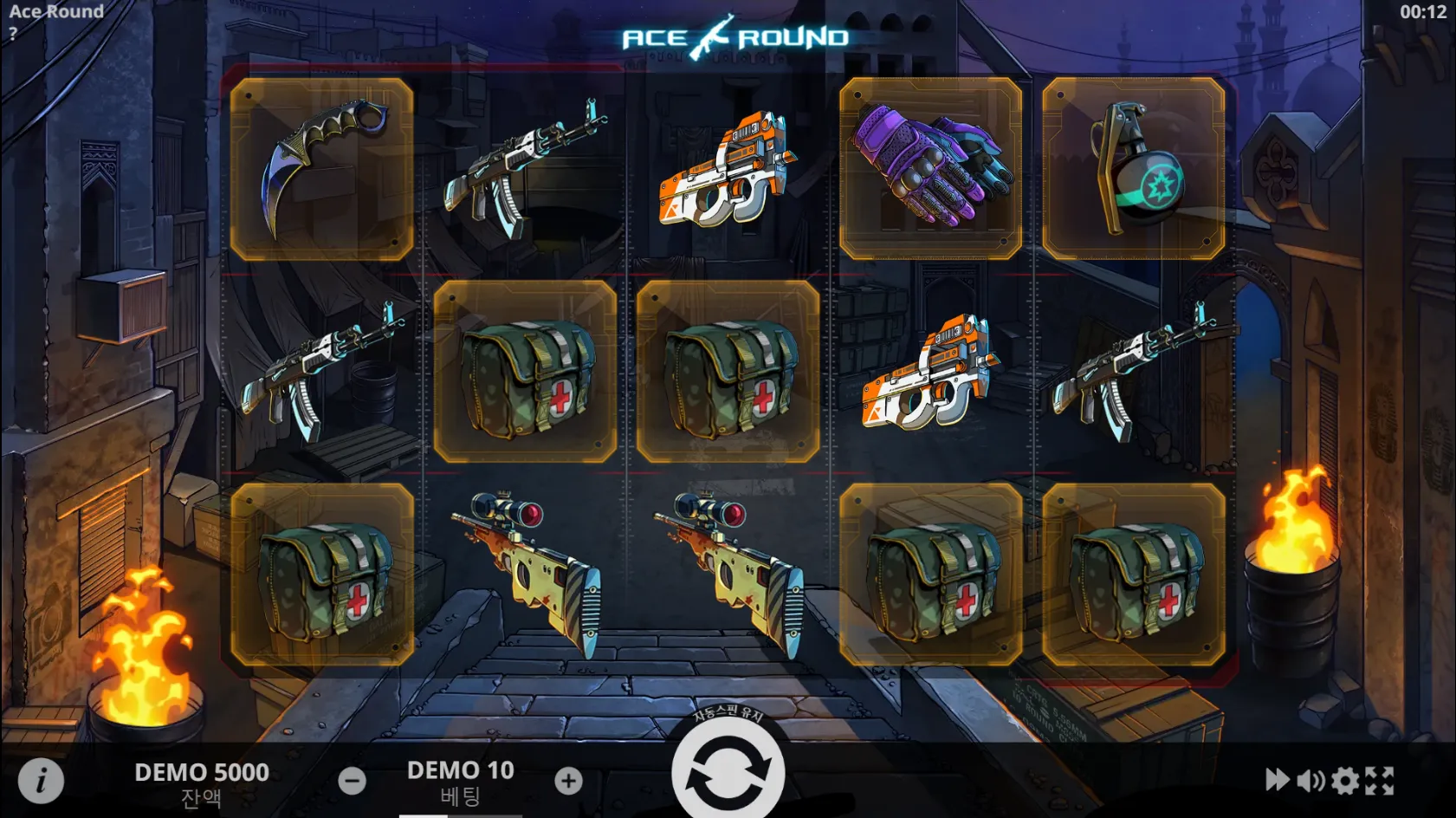Screen dimensions: 1456x818
Task: Decrease bet with the minus button
Action: [352, 781]
